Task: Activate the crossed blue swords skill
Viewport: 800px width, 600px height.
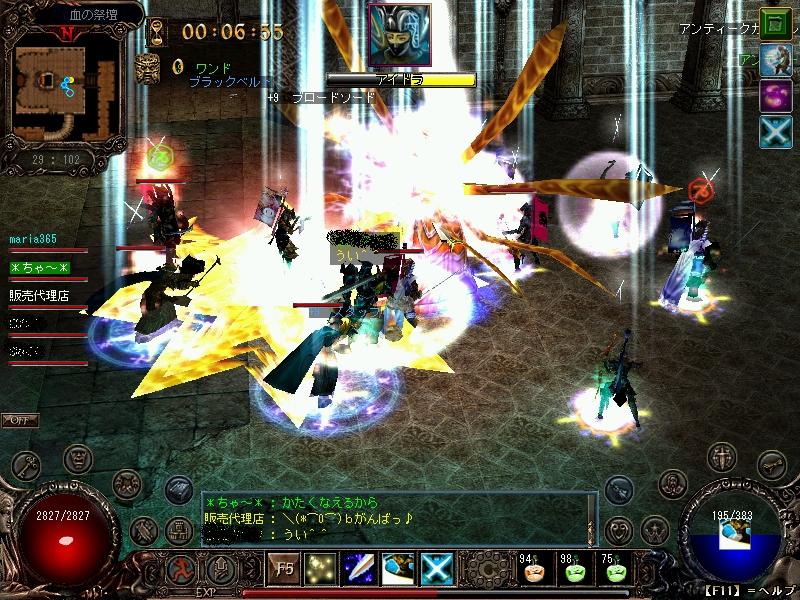Action: point(437,567)
